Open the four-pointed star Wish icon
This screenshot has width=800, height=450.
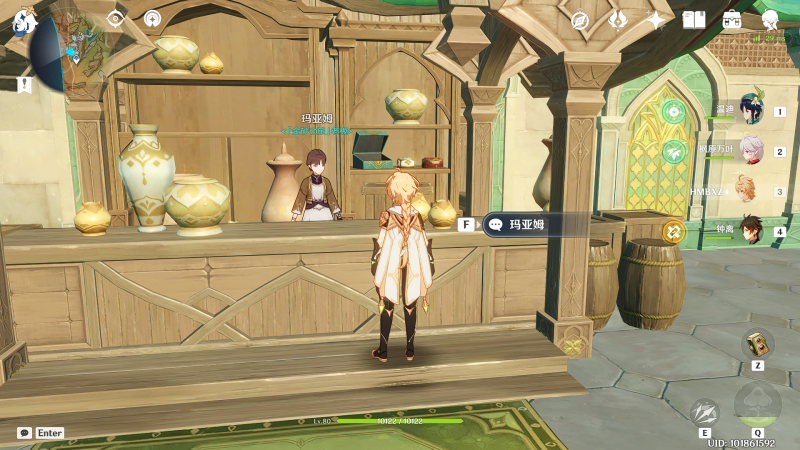point(656,20)
